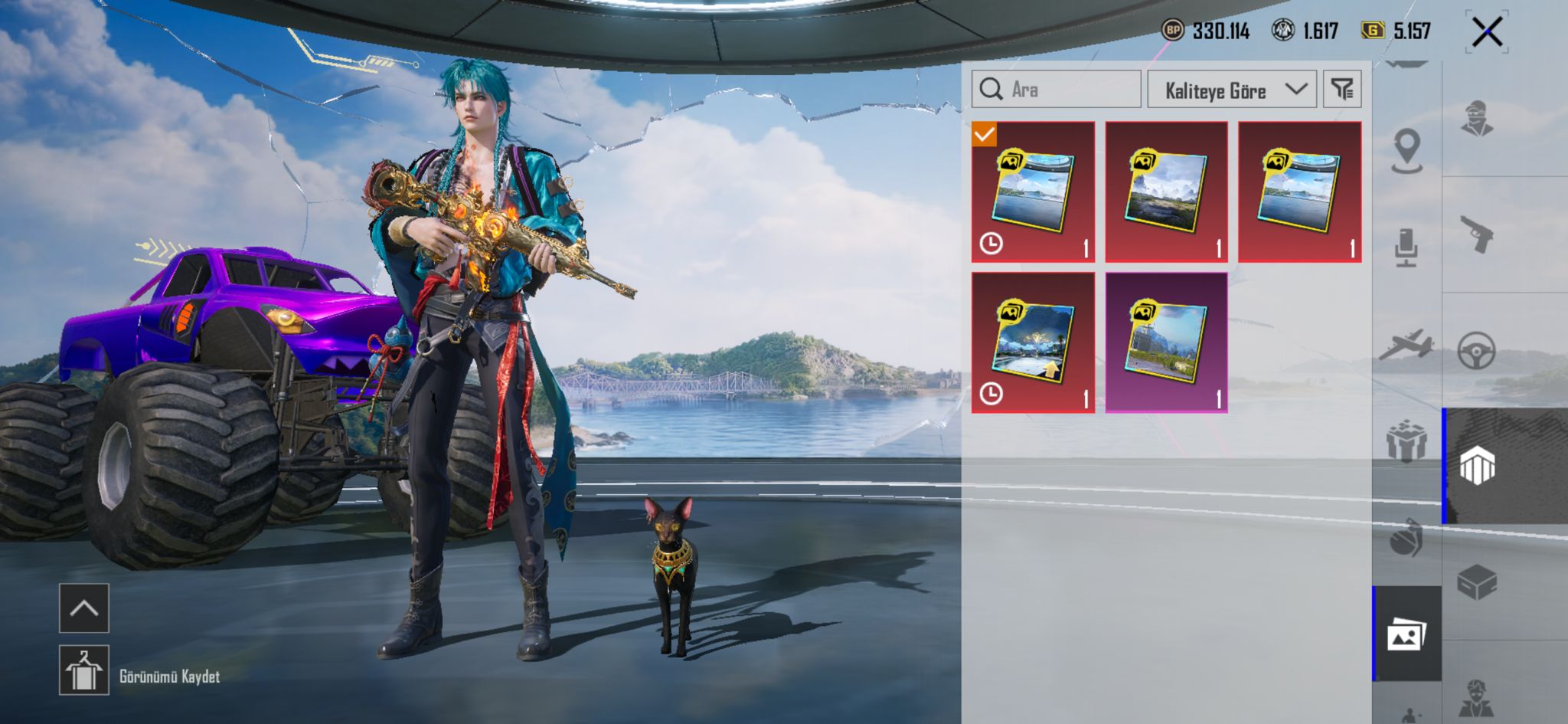This screenshot has height=724, width=1568.
Task: Select the background item with orange checkmark
Action: click(1033, 192)
